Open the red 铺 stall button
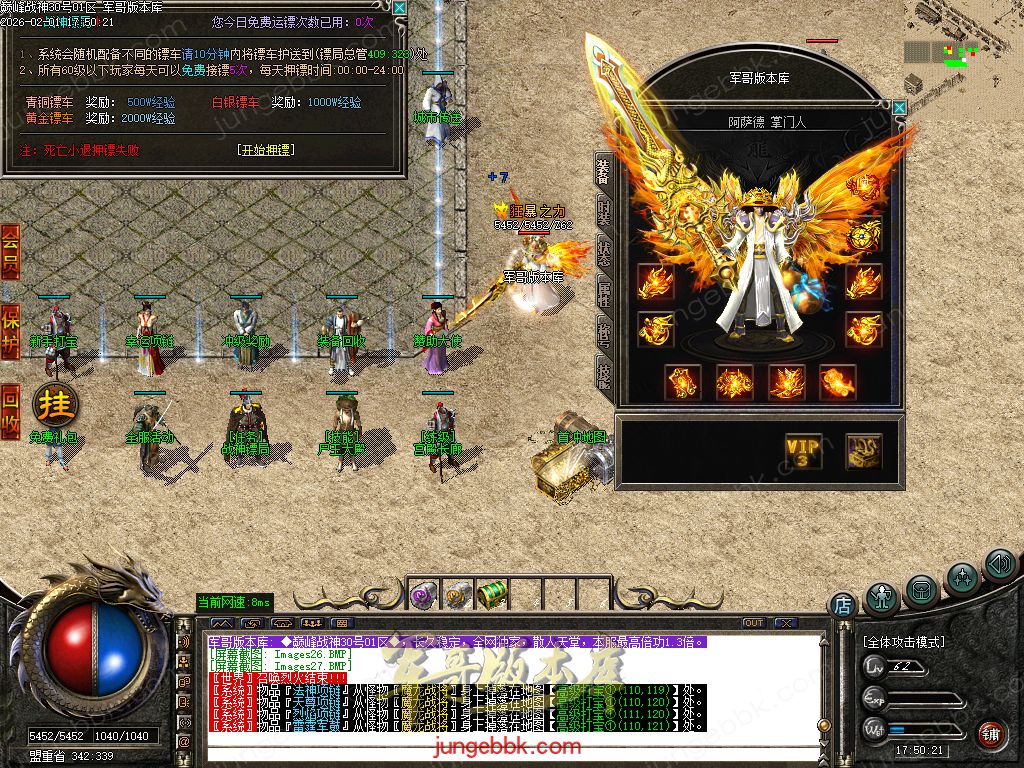1024x768 pixels. pos(991,734)
